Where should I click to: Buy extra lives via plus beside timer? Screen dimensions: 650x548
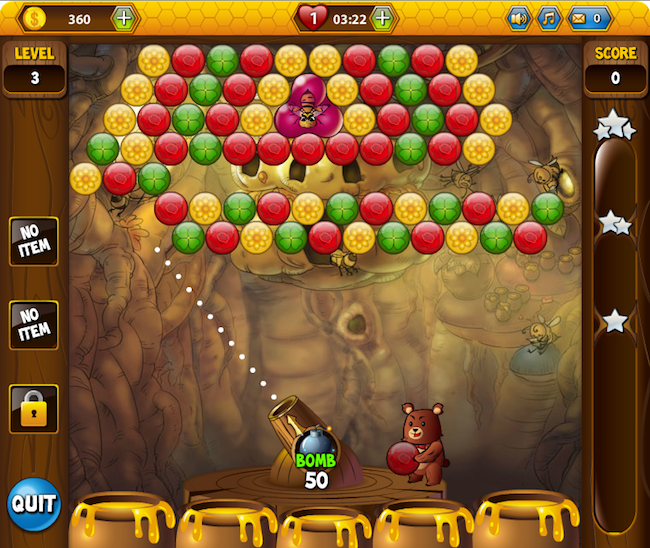pyautogui.click(x=382, y=18)
